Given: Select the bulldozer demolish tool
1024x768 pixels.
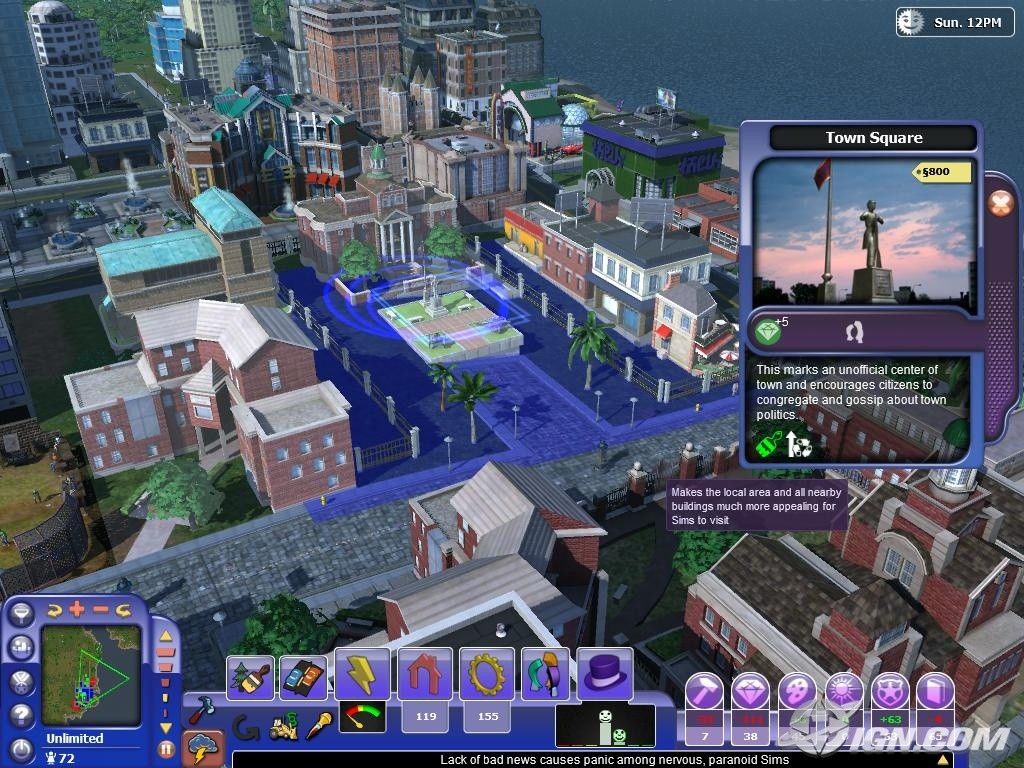Looking at the screenshot, I should click(x=283, y=727).
